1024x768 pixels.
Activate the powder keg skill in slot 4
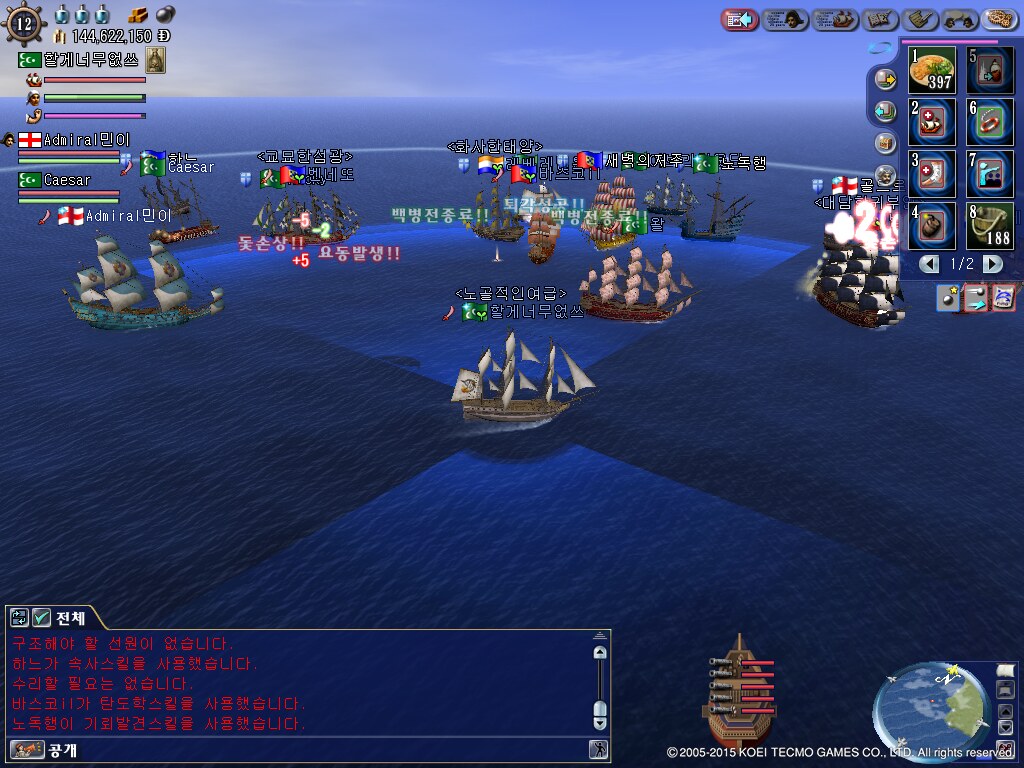(x=932, y=226)
